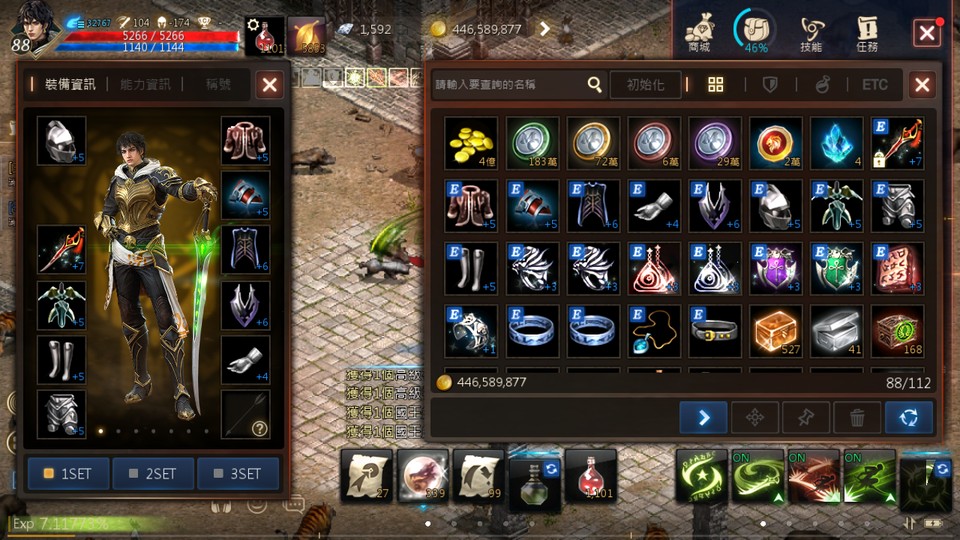Select the 3SET equipment preset

pyautogui.click(x=238, y=474)
